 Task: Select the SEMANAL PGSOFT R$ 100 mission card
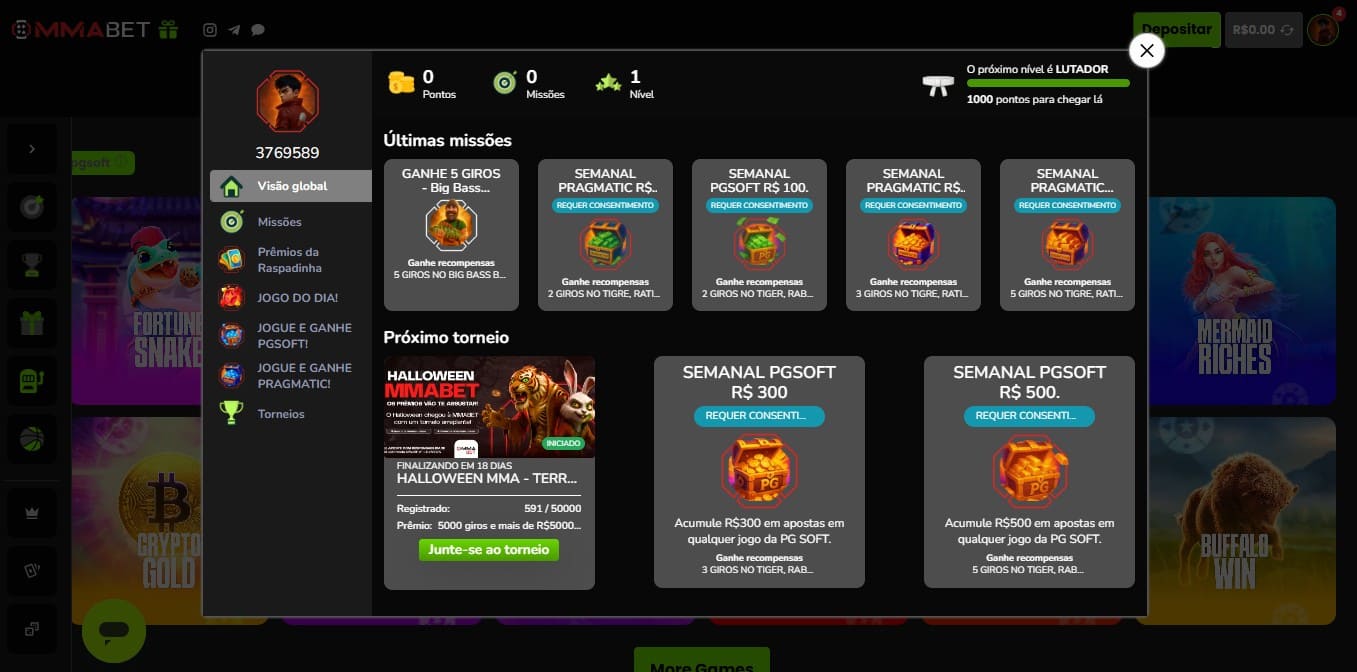(x=759, y=235)
